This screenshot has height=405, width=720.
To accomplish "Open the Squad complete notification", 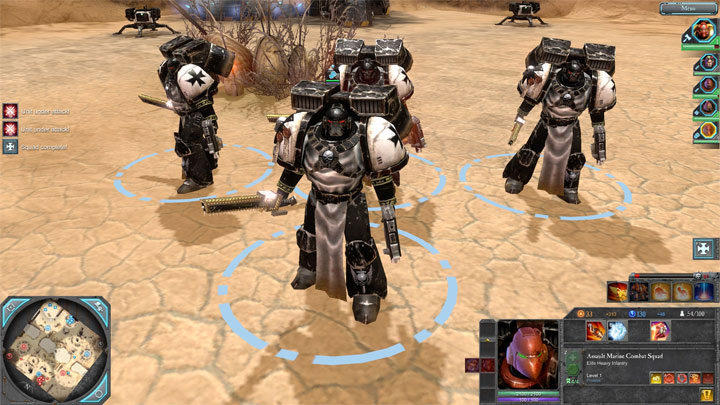I will [10, 147].
